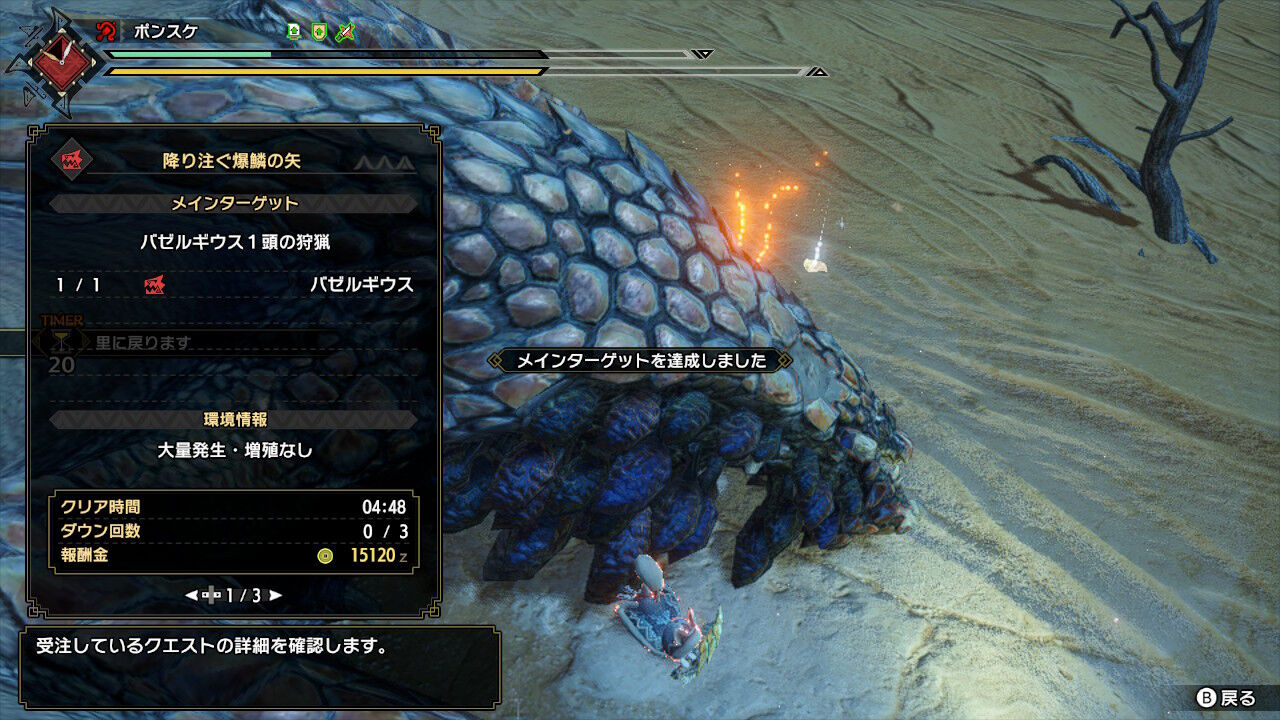Screen dimensions: 1280x720
Task: Click the defense up shield buff icon
Action: tap(318, 31)
